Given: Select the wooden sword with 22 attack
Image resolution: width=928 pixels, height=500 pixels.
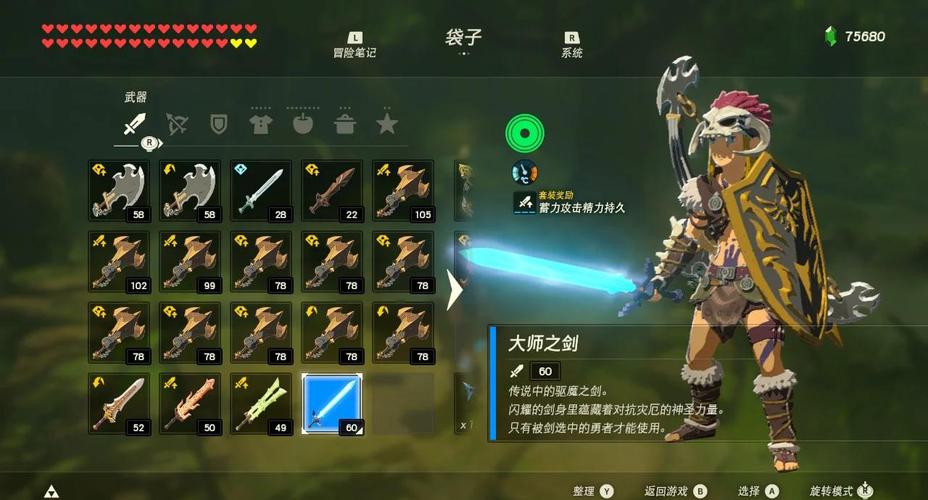Looking at the screenshot, I should (332, 190).
